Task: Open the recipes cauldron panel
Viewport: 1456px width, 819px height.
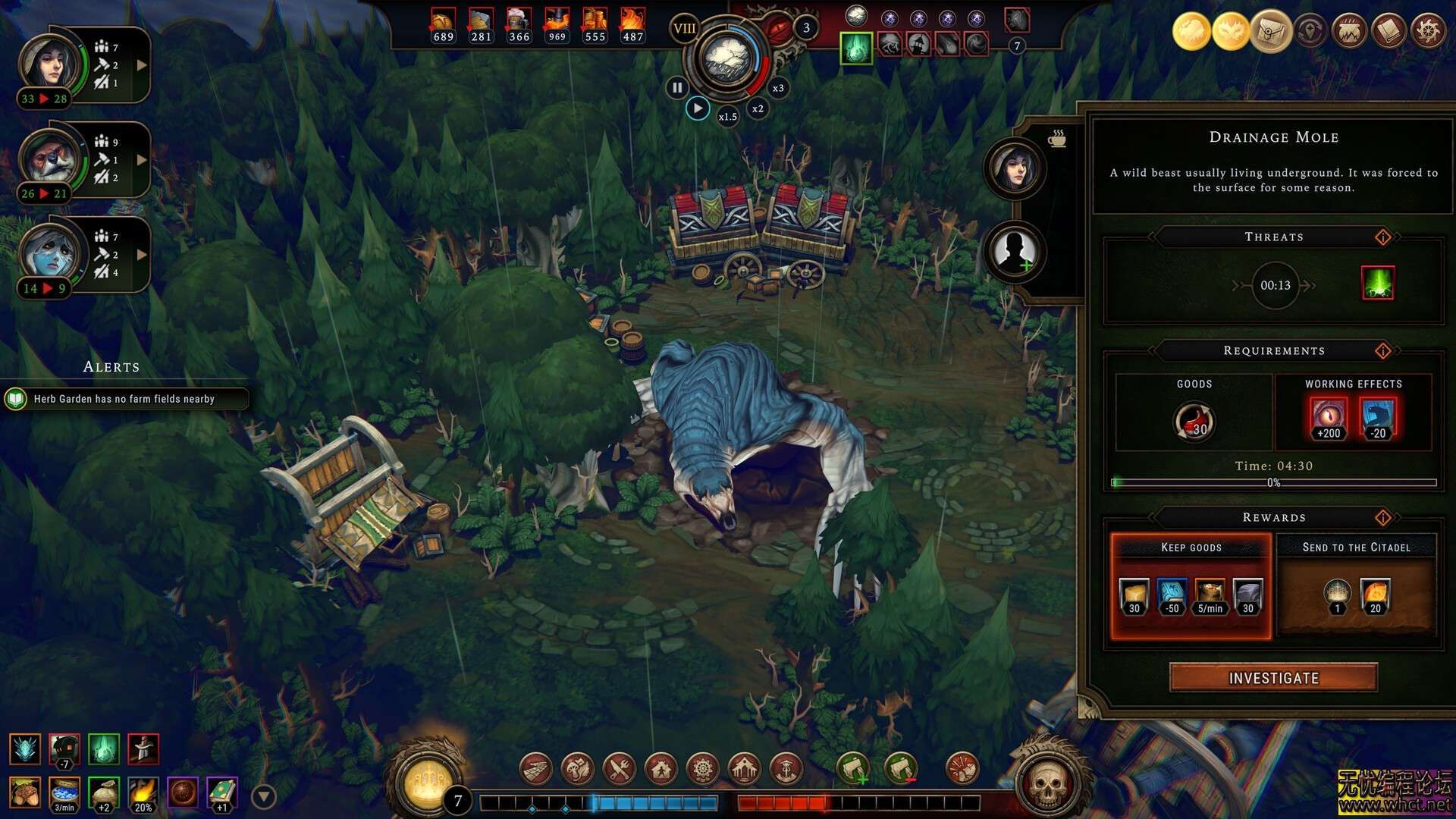Action: [1349, 31]
